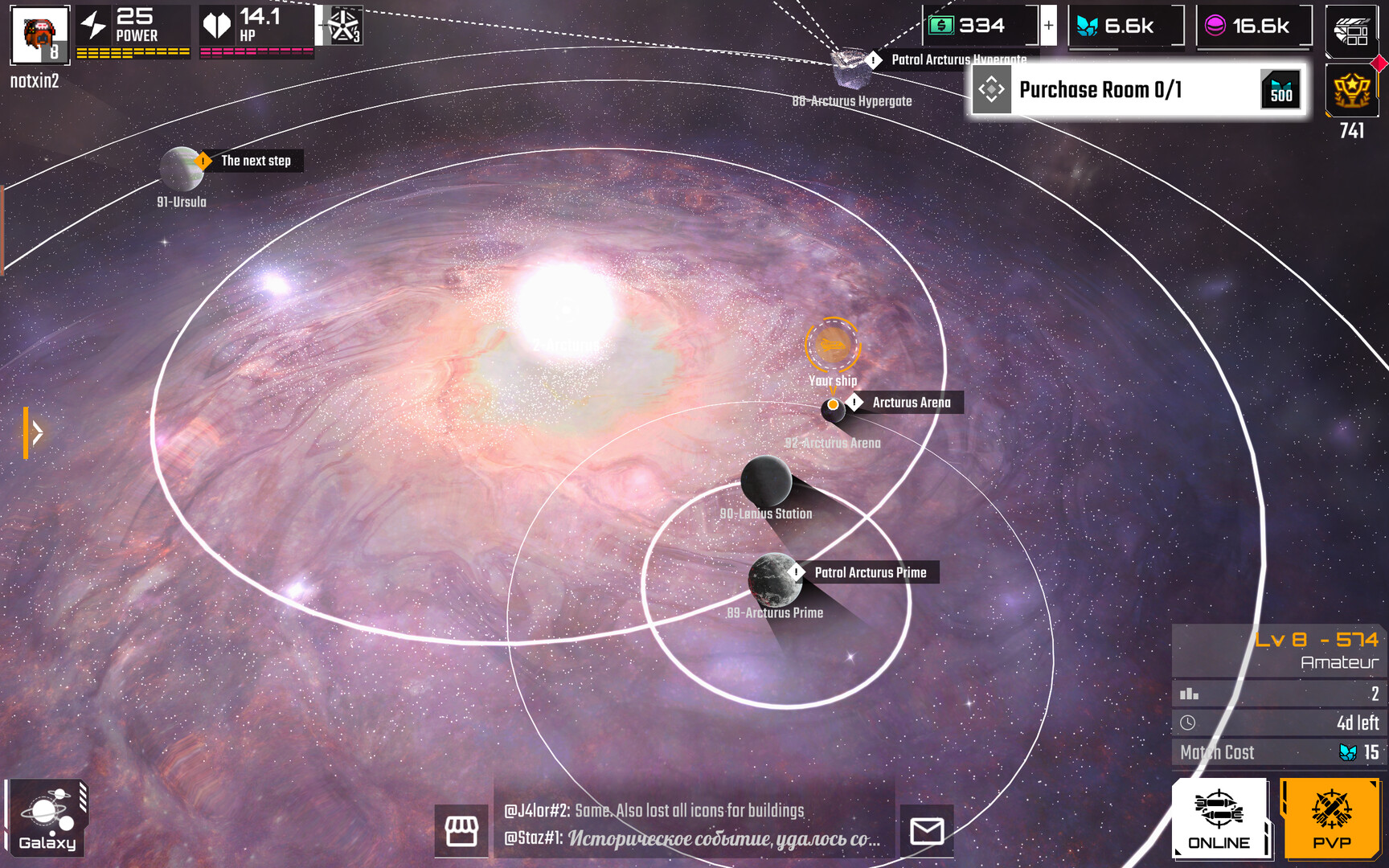The width and height of the screenshot is (1389, 868).
Task: Open the Galaxy map view
Action: tap(47, 818)
